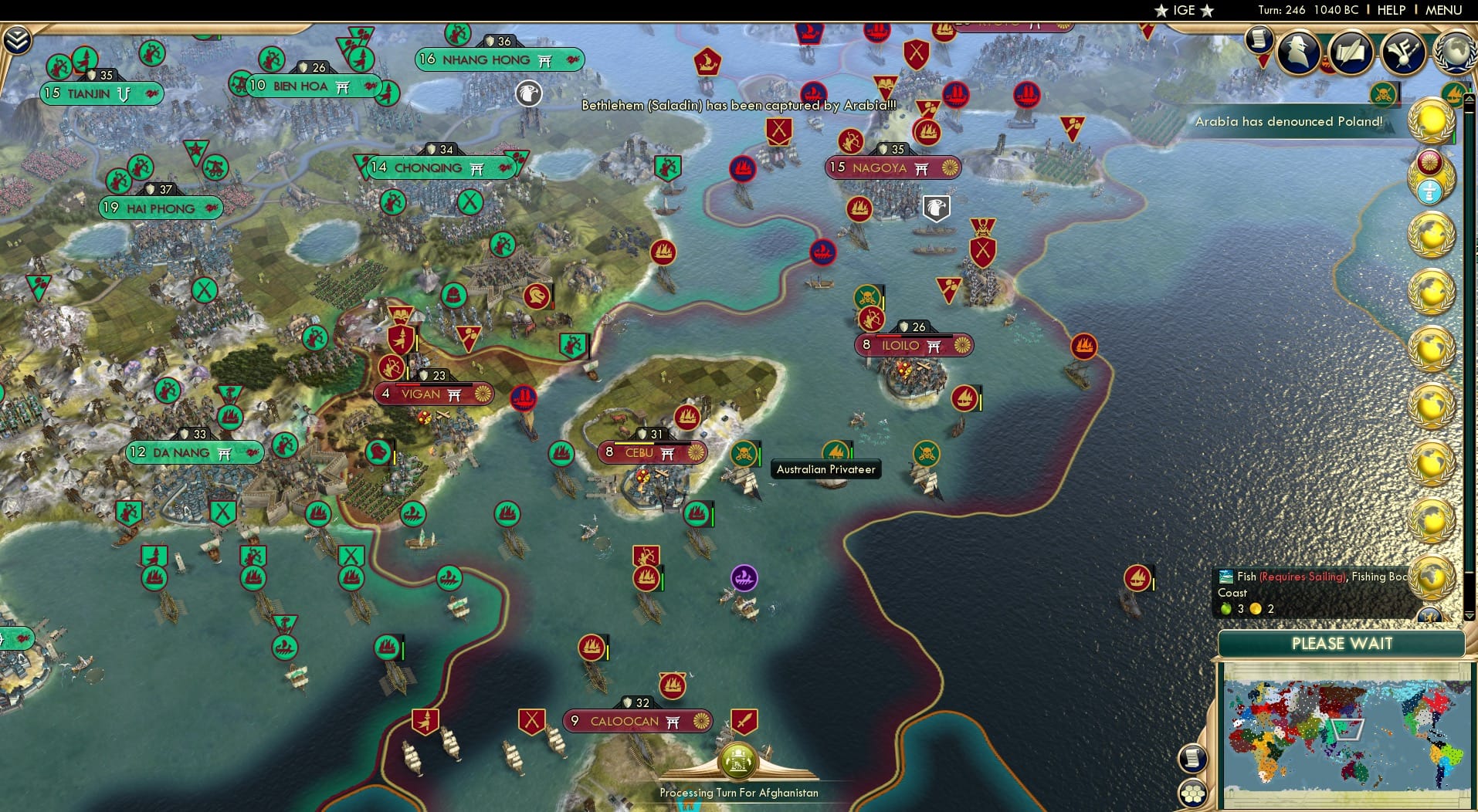This screenshot has height=812, width=1478.
Task: Select the Cebu city banner
Action: pos(653,453)
